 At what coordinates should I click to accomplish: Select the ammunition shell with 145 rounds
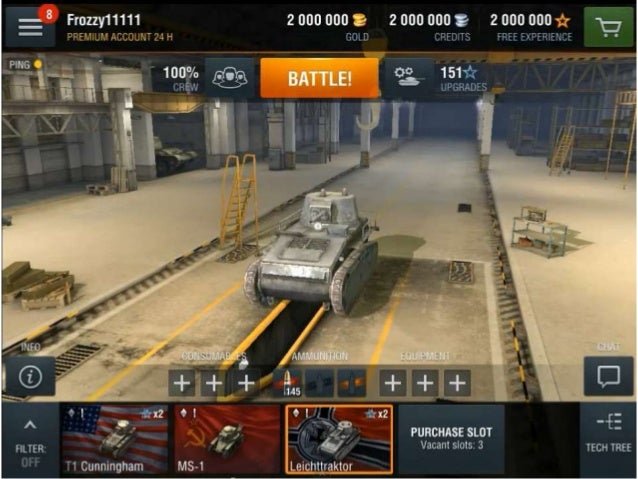point(288,382)
